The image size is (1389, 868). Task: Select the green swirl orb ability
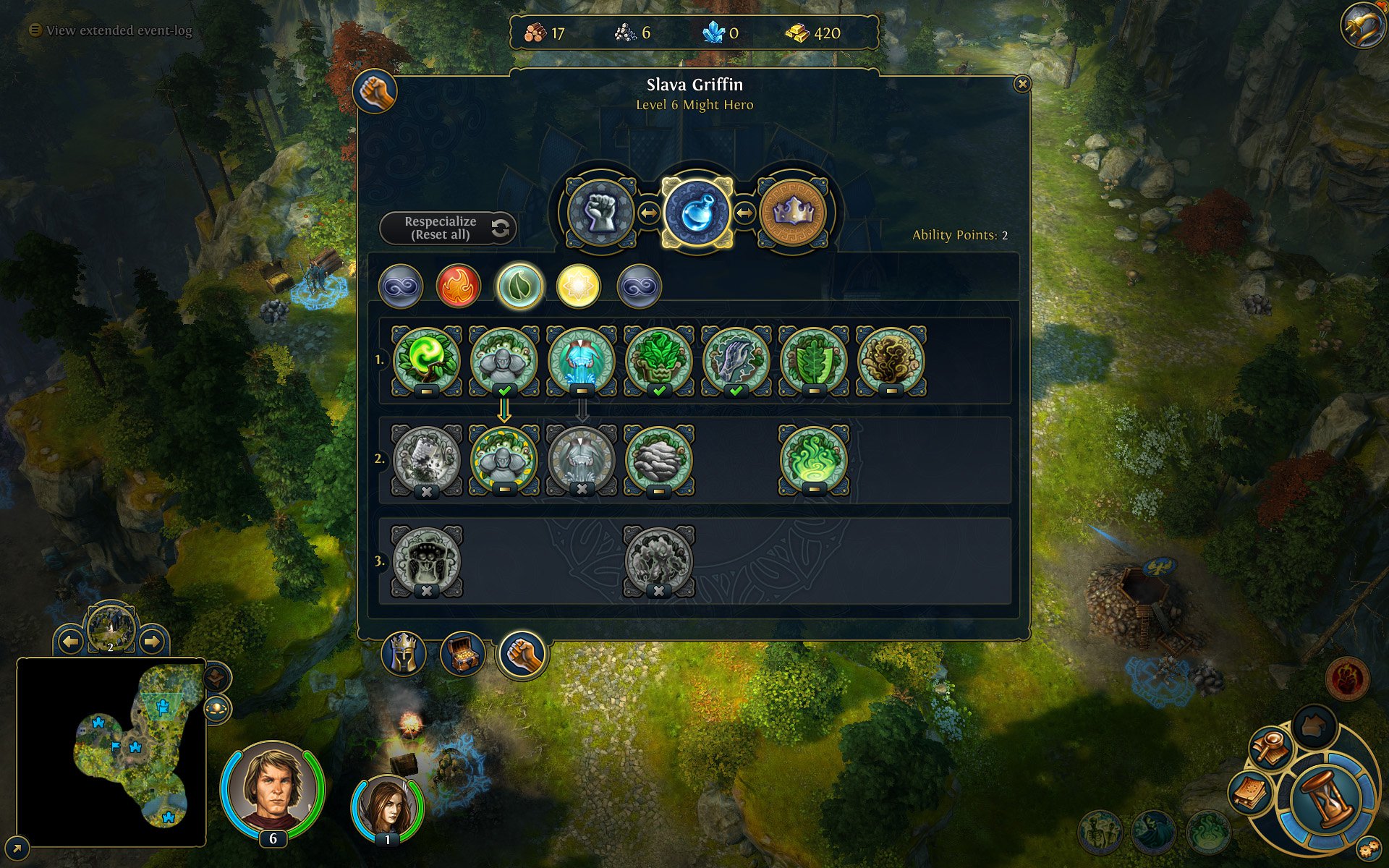(426, 359)
